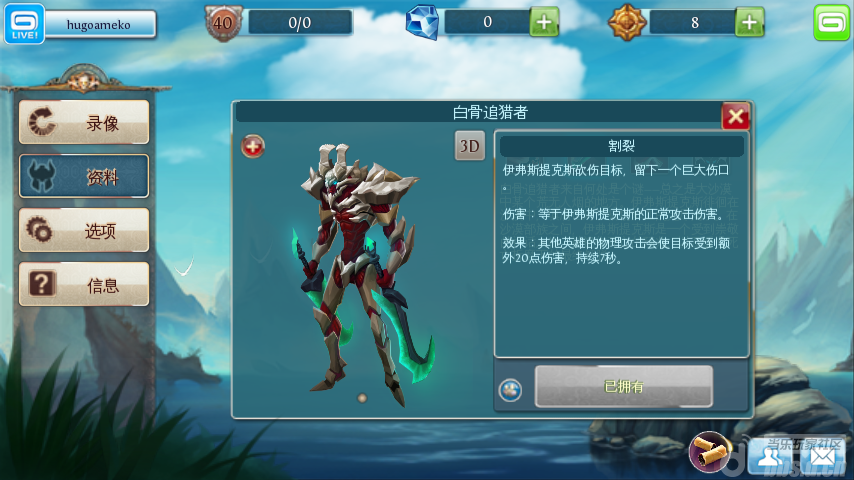Image resolution: width=854 pixels, height=480 pixels.
Task: Open the scrolls icon button
Action: click(x=710, y=452)
